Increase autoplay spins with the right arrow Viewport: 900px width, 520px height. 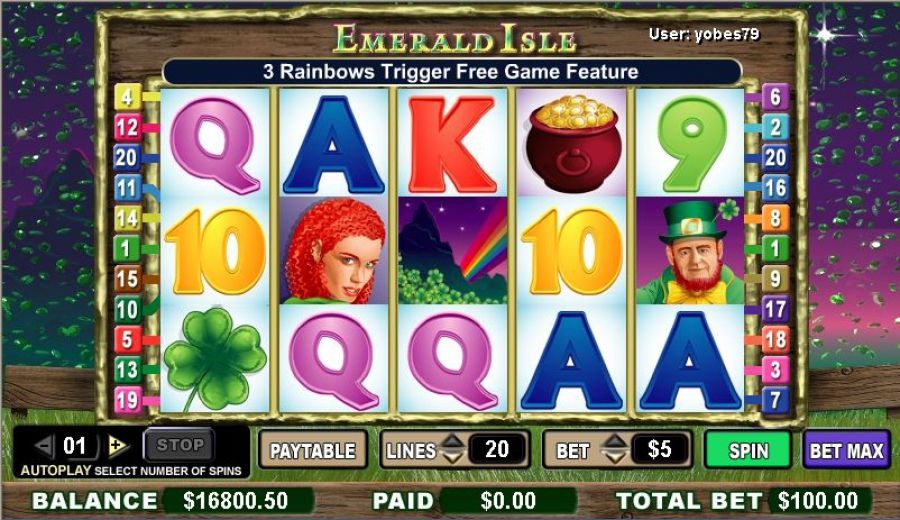(x=118, y=446)
